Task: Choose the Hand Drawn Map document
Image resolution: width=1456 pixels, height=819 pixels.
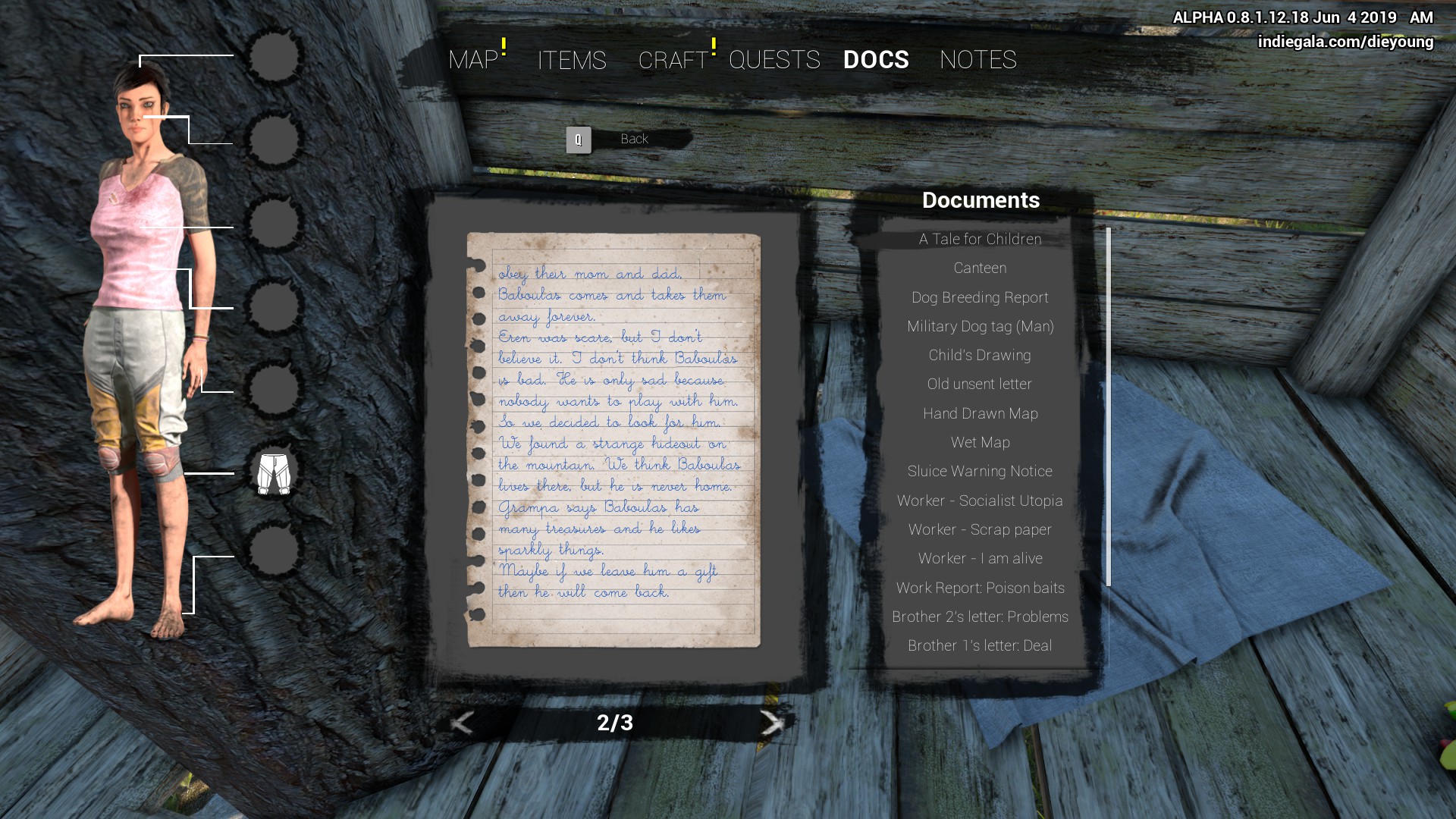Action: (980, 414)
